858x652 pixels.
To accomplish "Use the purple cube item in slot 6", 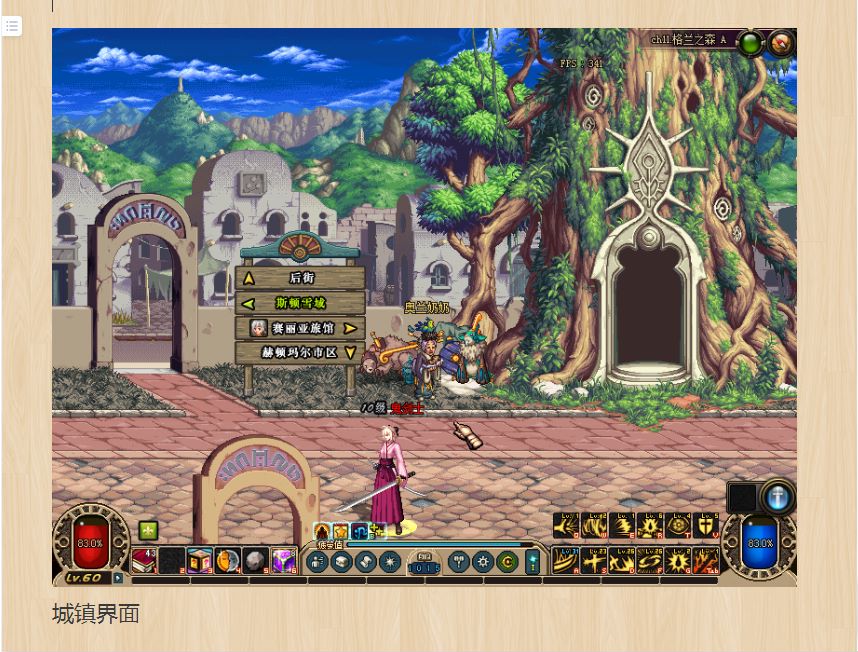I will pyautogui.click(x=284, y=560).
